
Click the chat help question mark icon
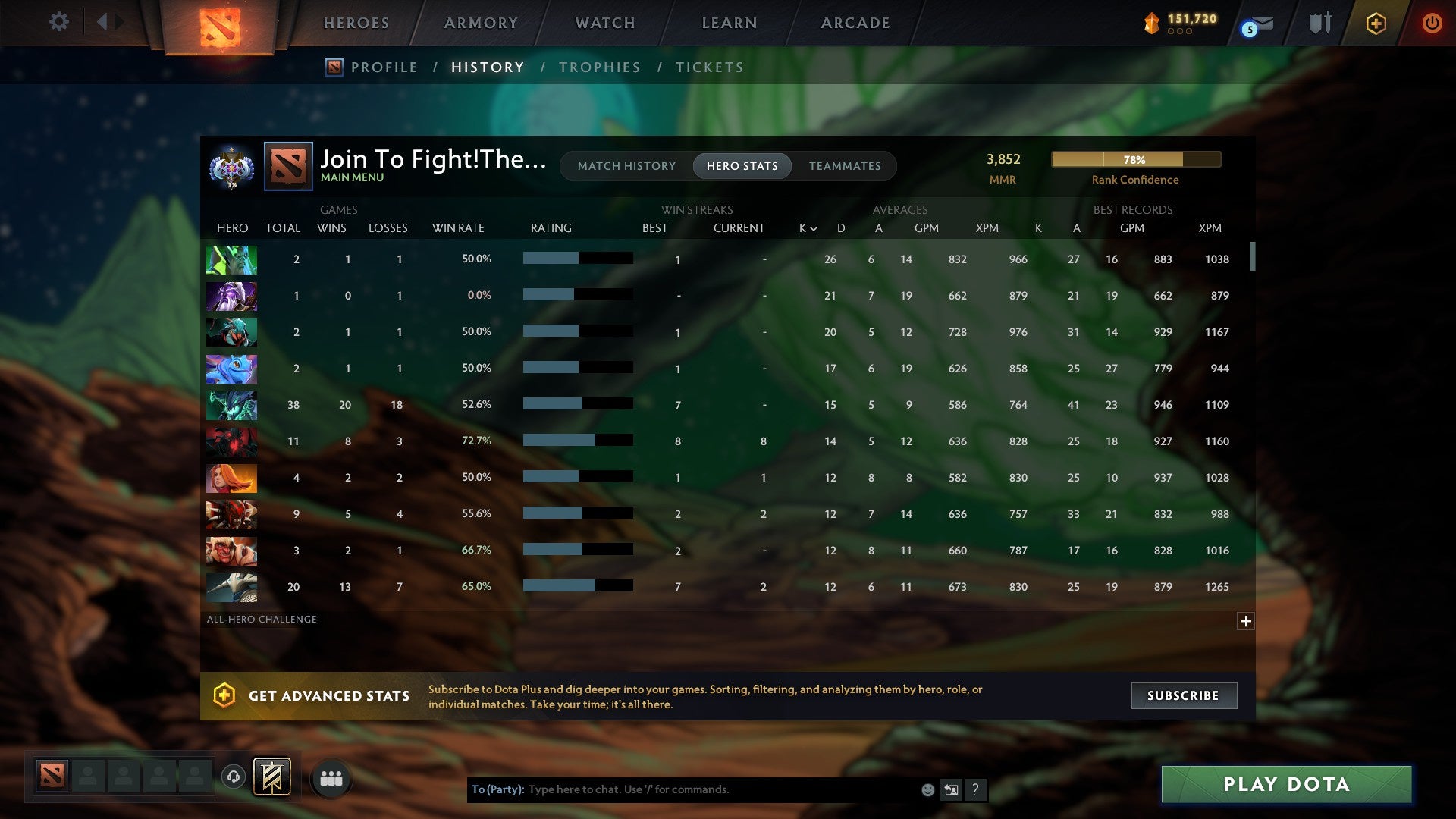(975, 789)
